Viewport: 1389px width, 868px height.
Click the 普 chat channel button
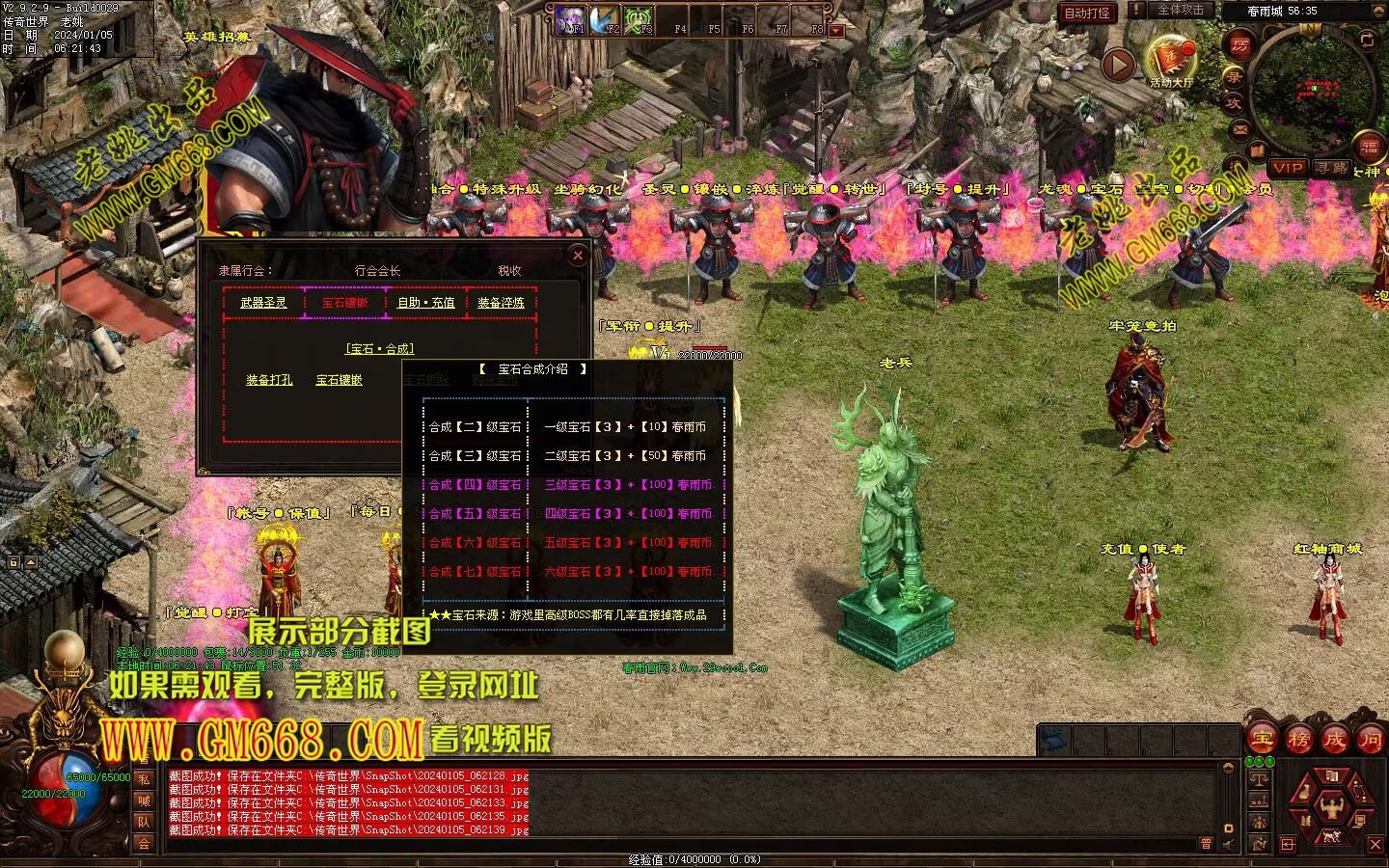click(1206, 843)
